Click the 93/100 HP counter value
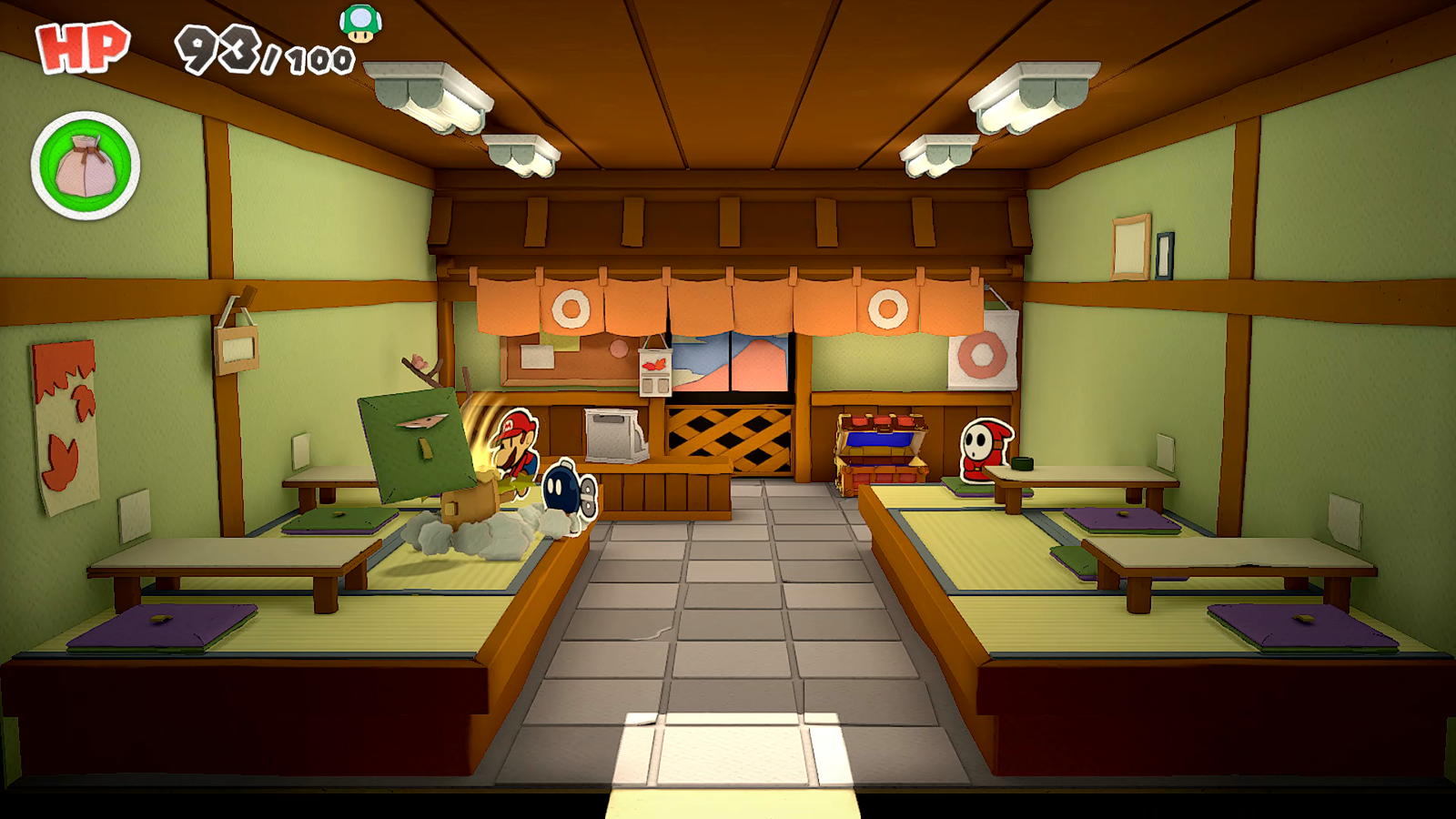Screen dimensions: 1456x819 (x=255, y=45)
